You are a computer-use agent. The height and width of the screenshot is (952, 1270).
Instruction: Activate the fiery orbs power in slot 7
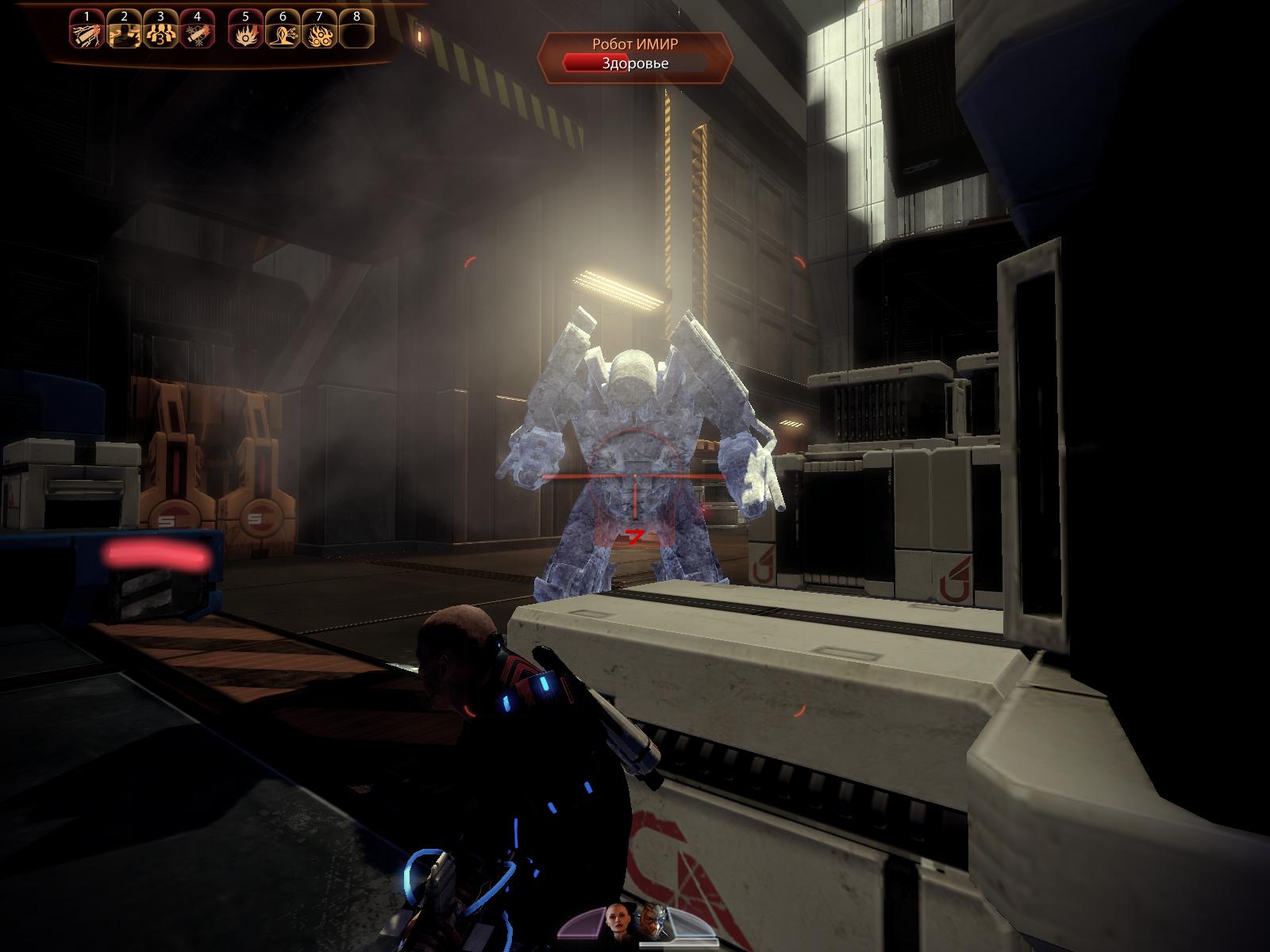(x=319, y=33)
